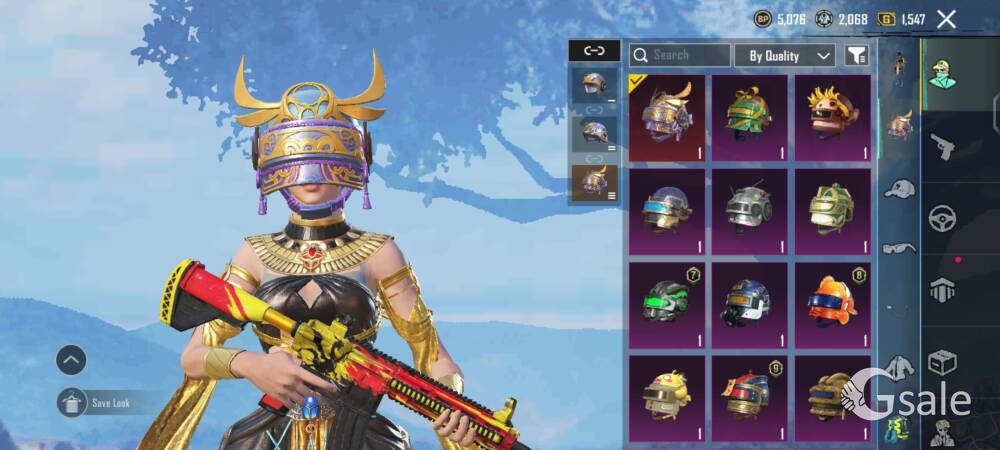Type in the helmet Search field
Screen dimensions: 1000x450
(690, 56)
